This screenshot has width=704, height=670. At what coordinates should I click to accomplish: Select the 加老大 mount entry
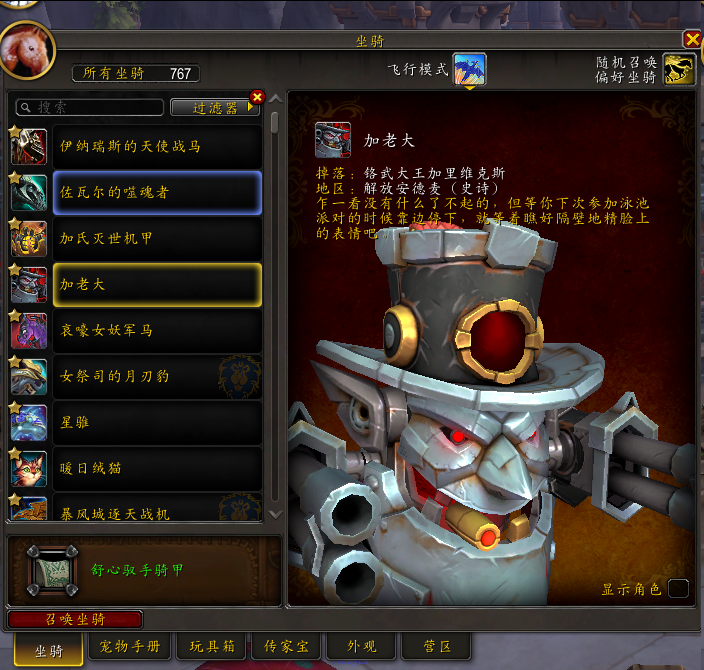point(156,284)
